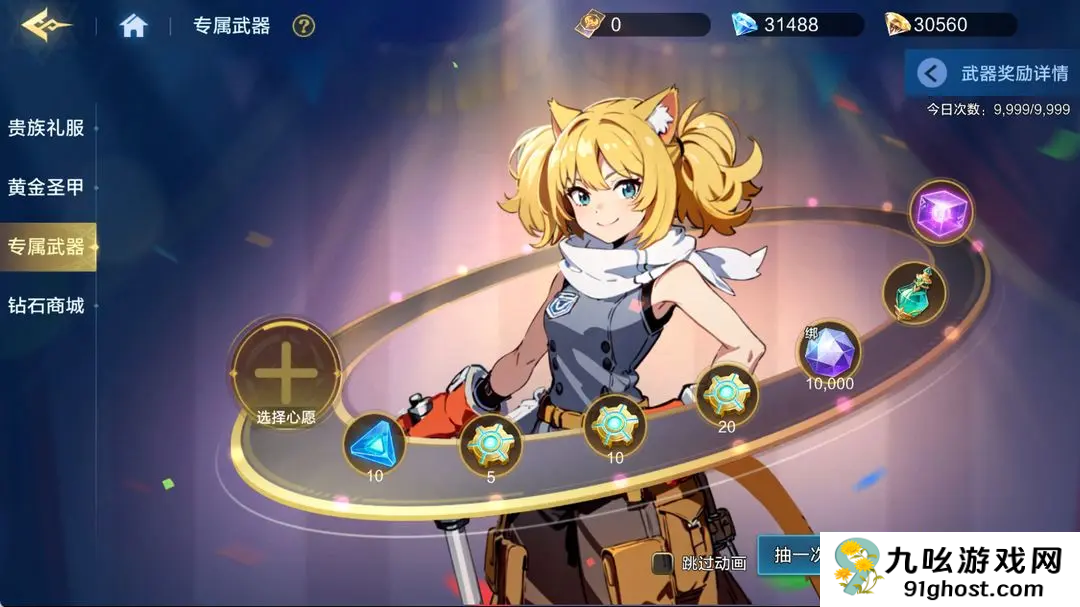This screenshot has height=607, width=1080.
Task: Click the 抽一次 draw button
Action: 790,555
